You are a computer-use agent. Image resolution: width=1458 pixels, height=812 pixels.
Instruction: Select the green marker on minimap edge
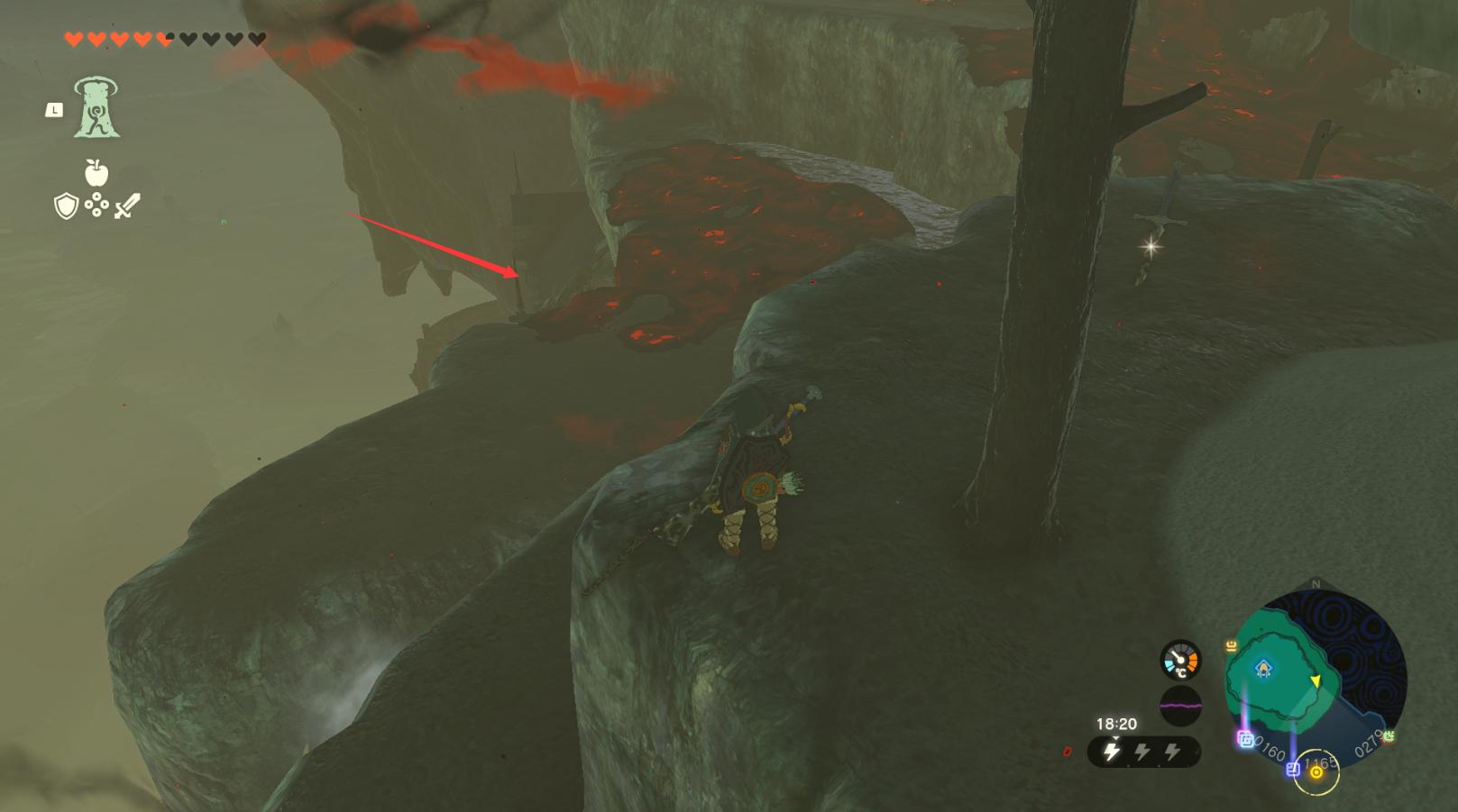coord(1389,736)
